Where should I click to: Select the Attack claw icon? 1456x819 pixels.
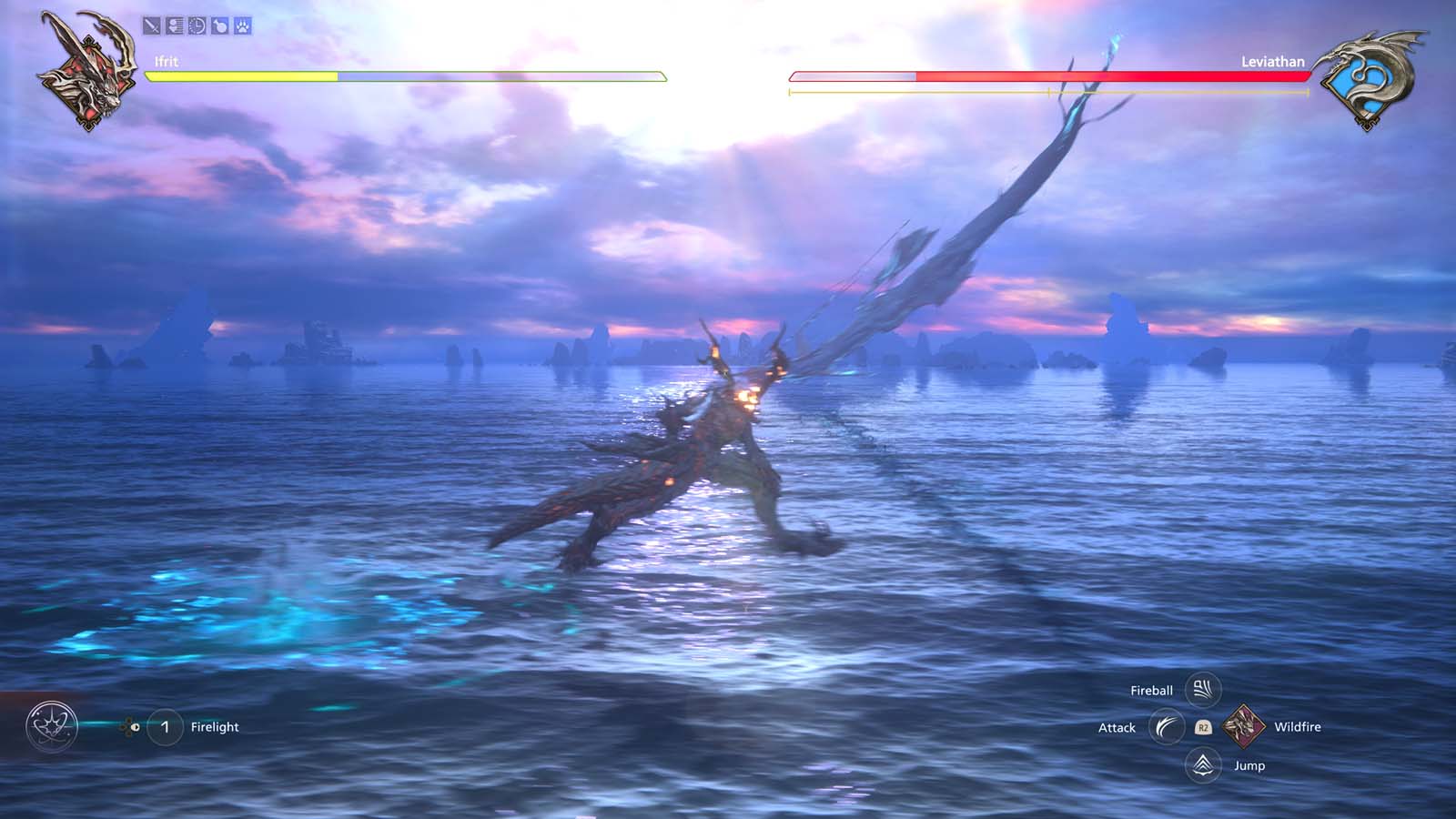point(1168,728)
